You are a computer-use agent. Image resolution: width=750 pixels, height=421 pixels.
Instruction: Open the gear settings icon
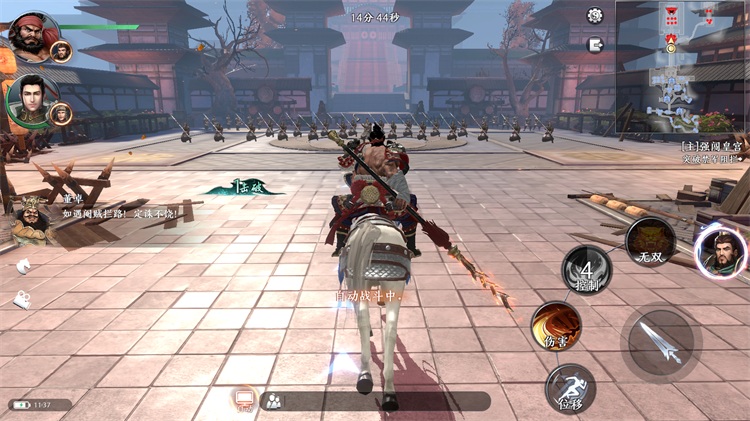pos(595,15)
